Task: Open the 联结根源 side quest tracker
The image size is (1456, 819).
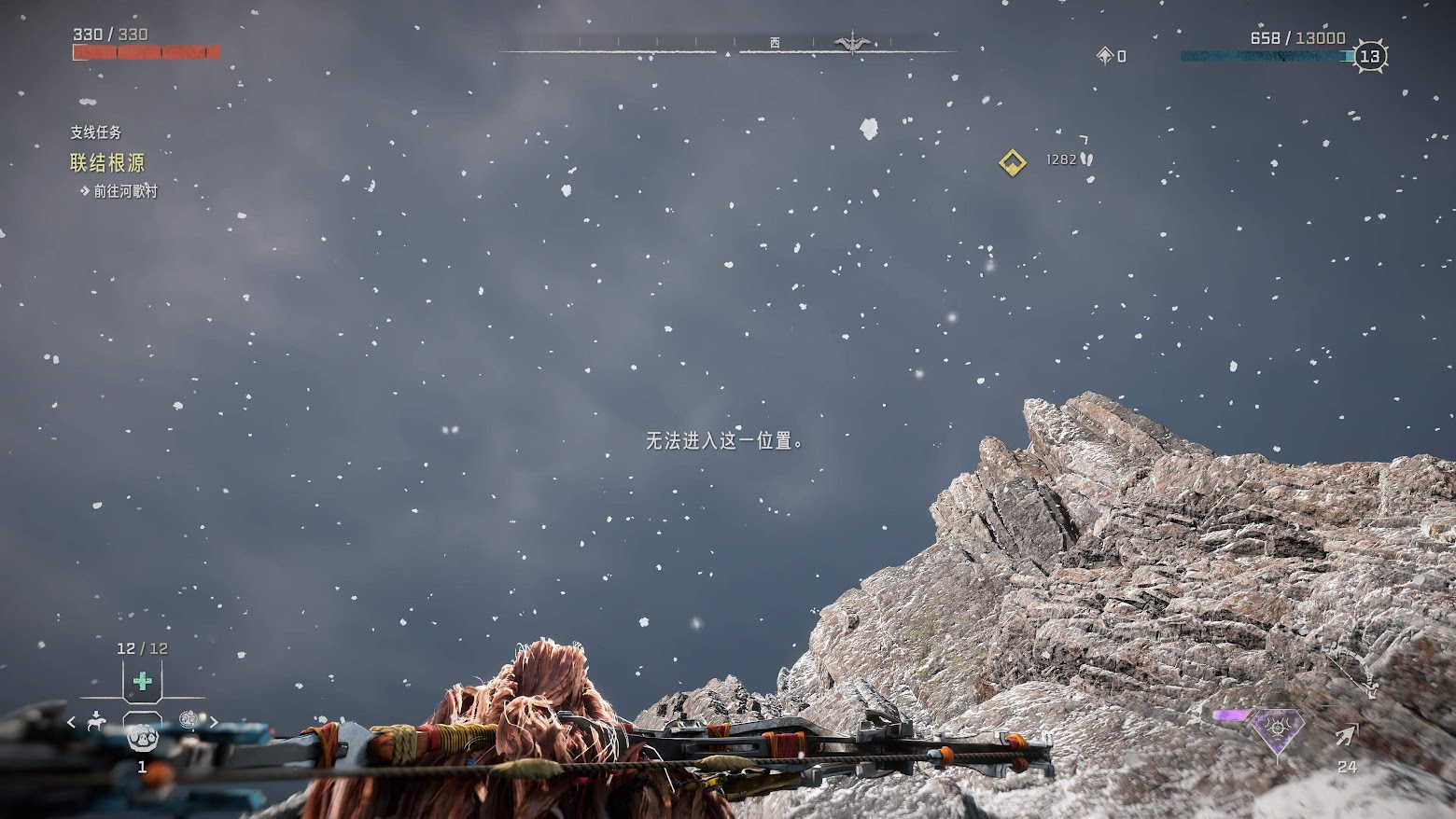Action: click(107, 163)
